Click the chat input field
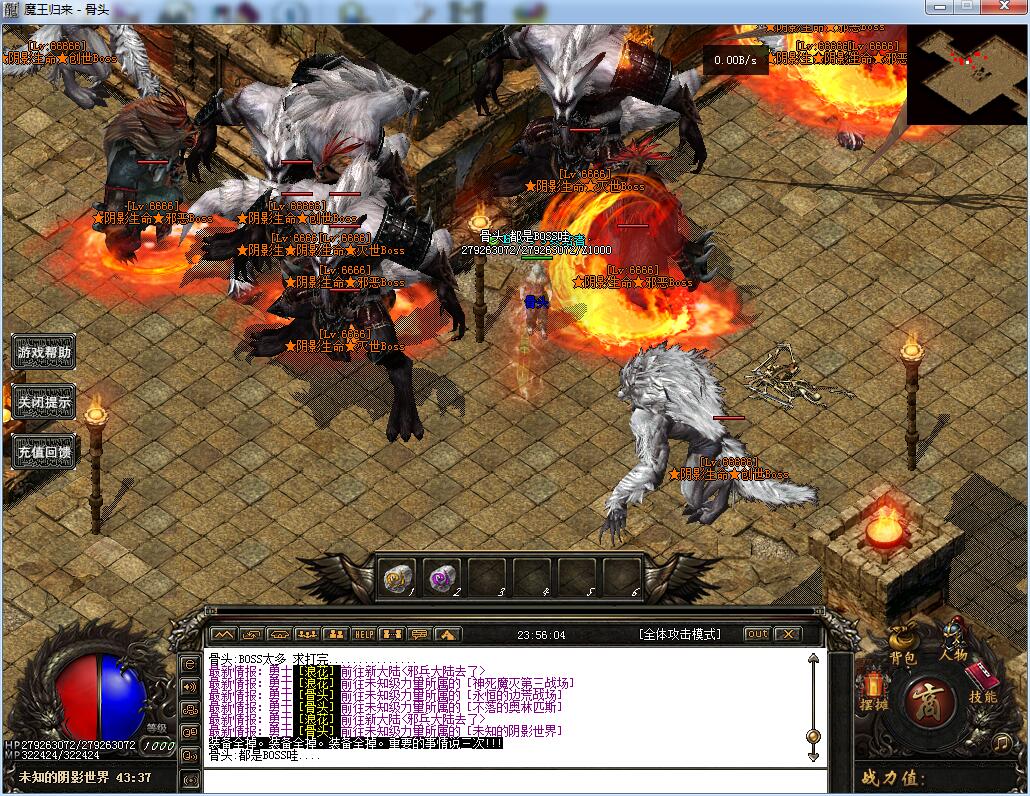This screenshot has width=1030, height=796. 500,780
